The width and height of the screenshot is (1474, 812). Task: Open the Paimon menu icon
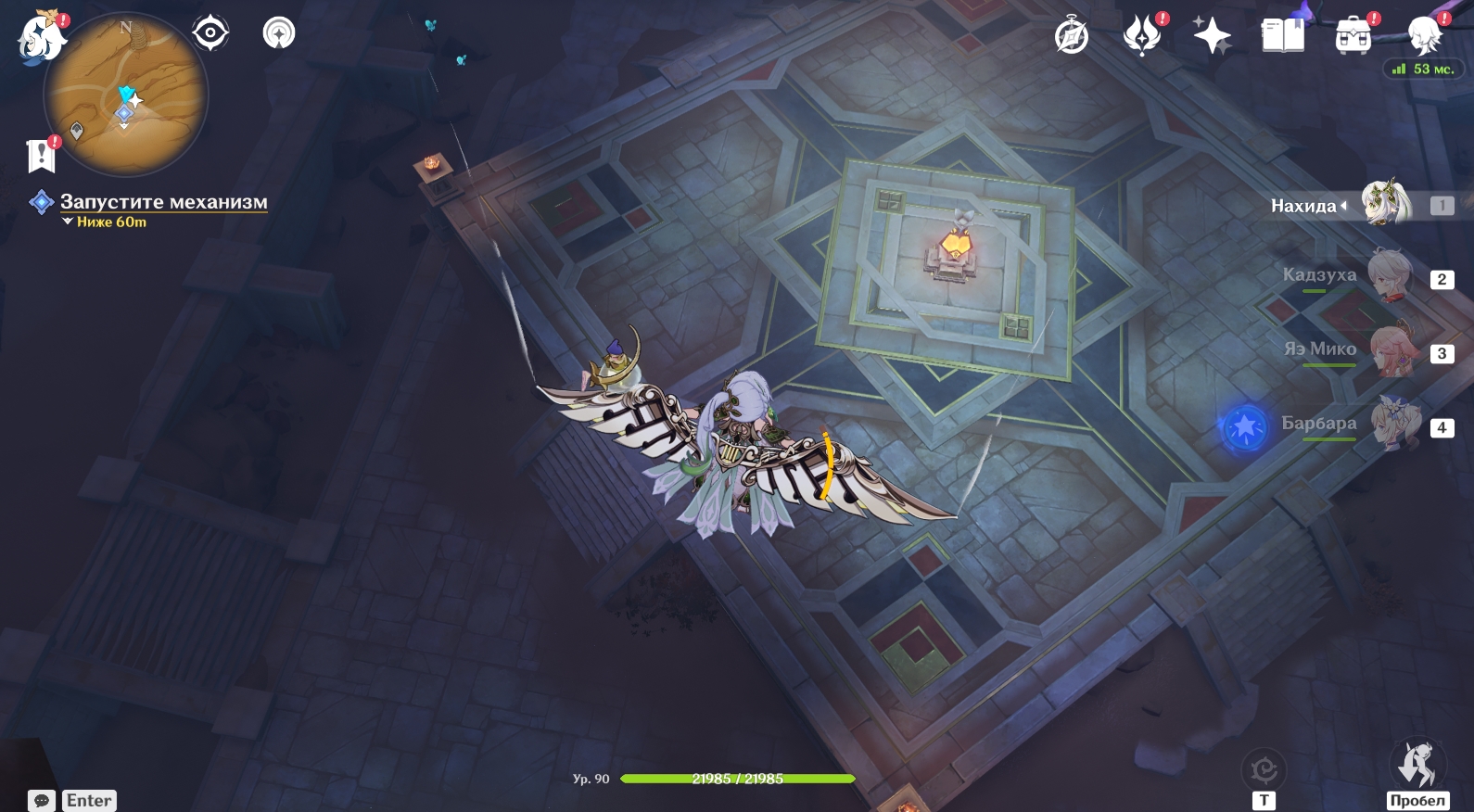click(x=41, y=39)
